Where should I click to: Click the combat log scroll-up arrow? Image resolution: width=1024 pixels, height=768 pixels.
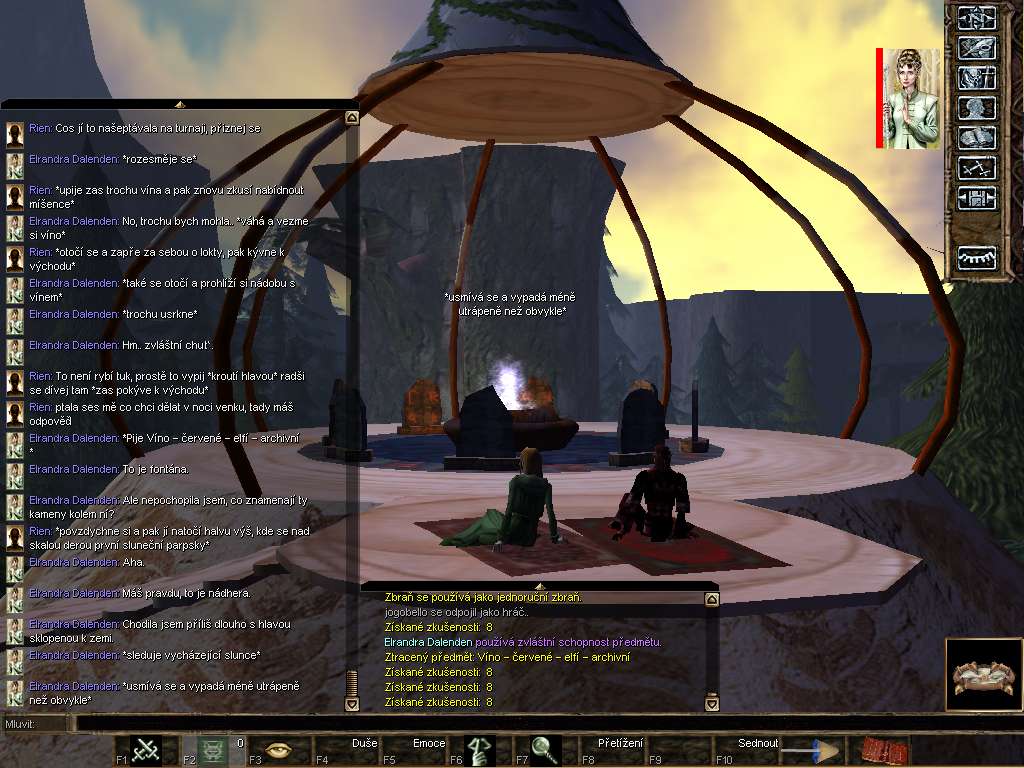pyautogui.click(x=712, y=600)
